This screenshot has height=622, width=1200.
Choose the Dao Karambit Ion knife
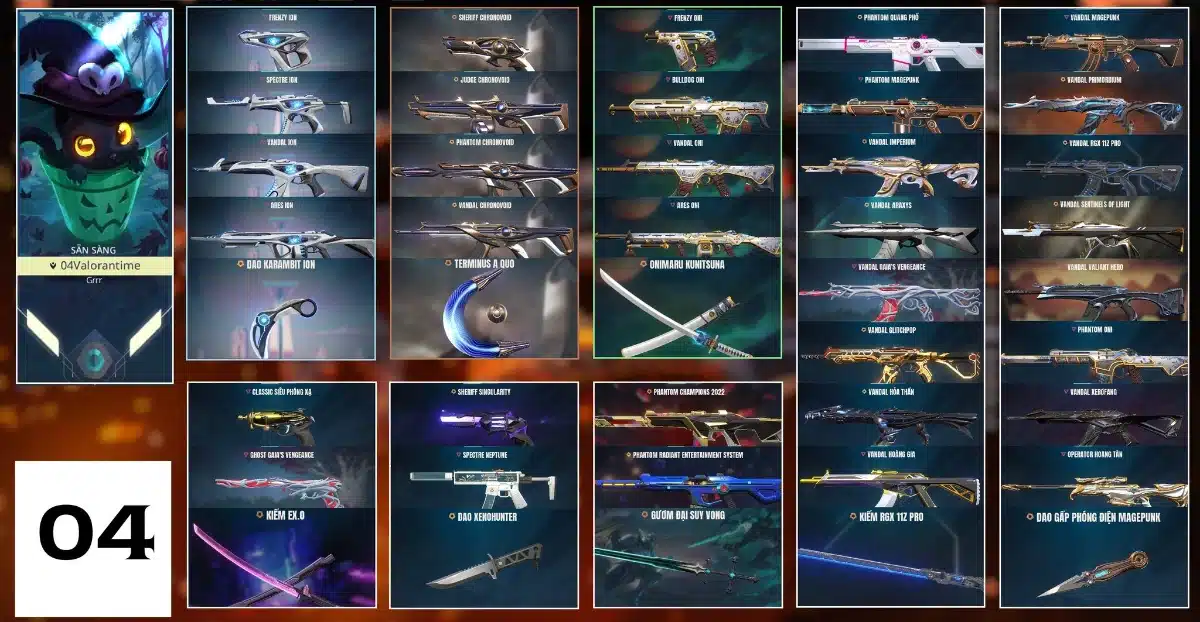pos(280,308)
